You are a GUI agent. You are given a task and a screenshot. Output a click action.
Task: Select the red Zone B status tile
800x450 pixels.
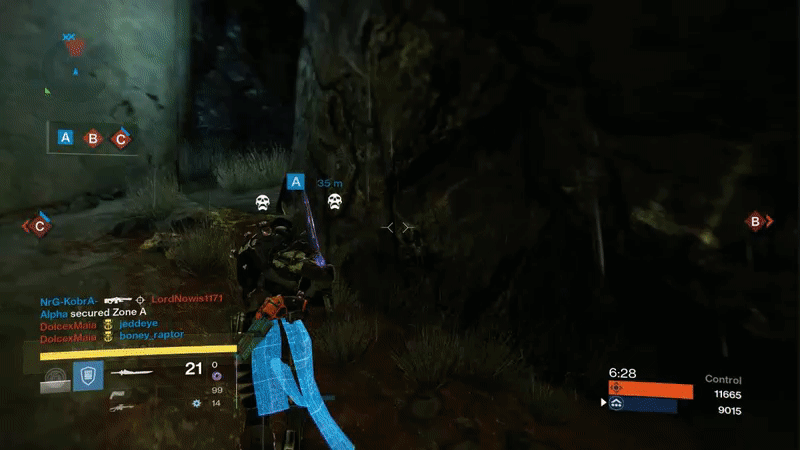(x=93, y=138)
